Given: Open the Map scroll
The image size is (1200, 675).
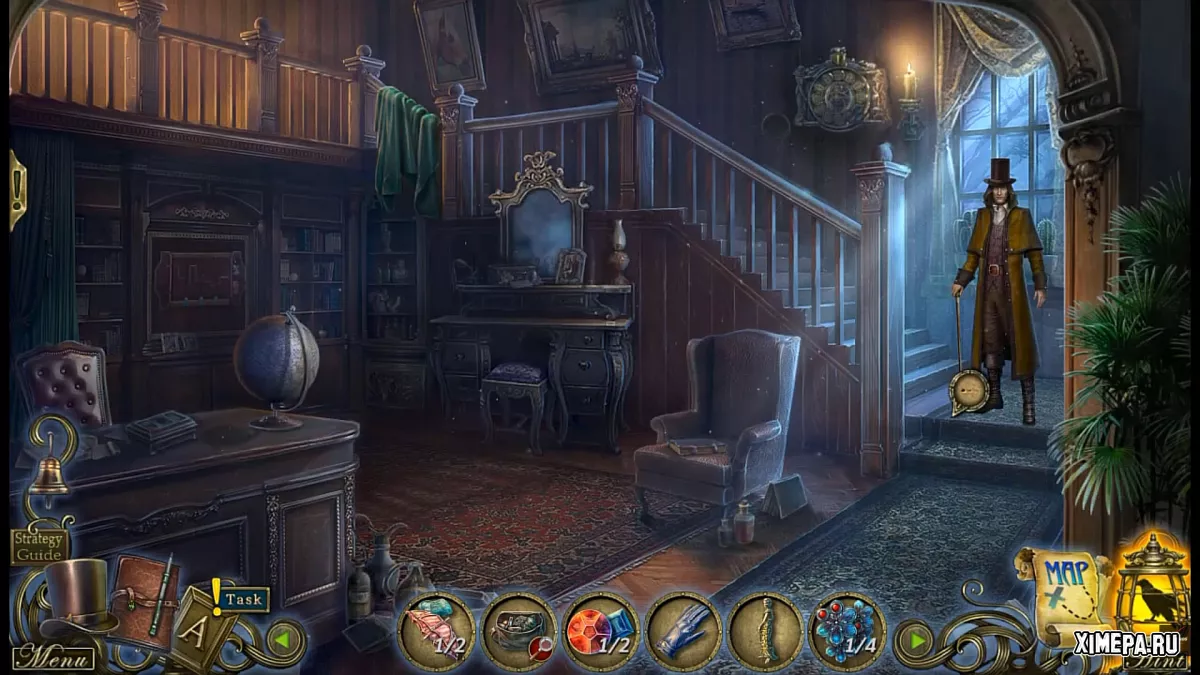Looking at the screenshot, I should point(1062,594).
